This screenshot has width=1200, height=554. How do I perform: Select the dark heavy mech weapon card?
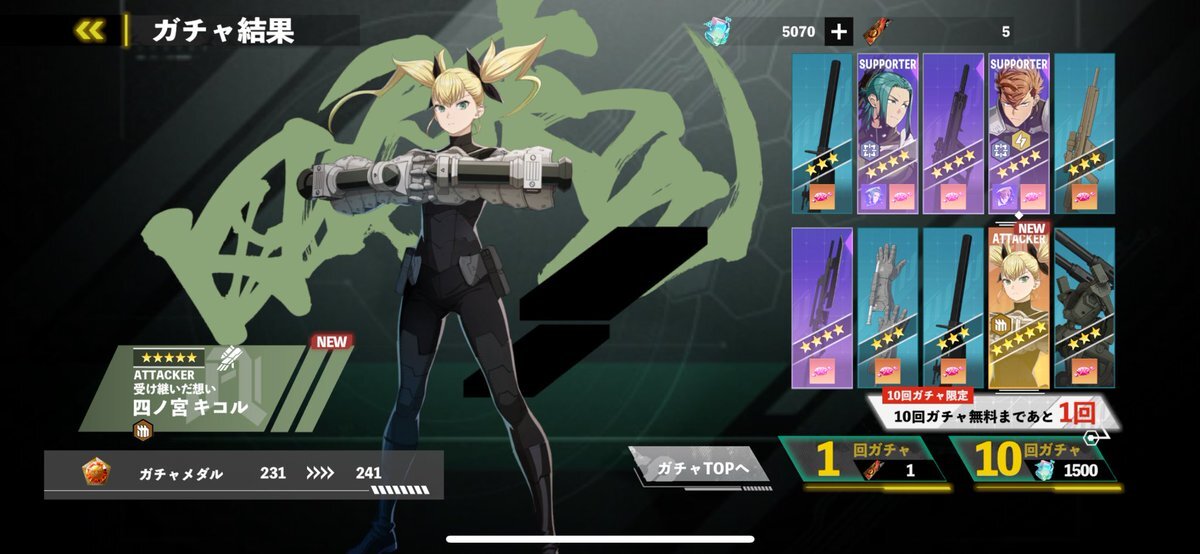click(1084, 308)
